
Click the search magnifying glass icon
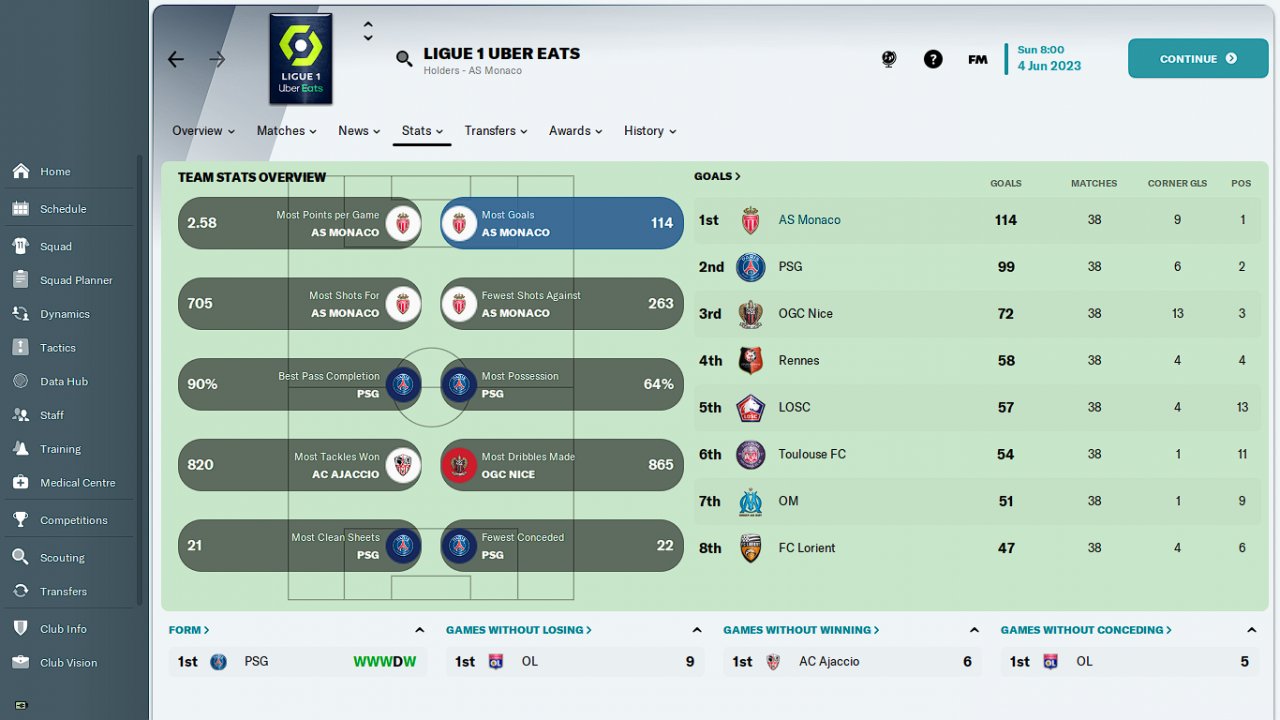pyautogui.click(x=404, y=59)
